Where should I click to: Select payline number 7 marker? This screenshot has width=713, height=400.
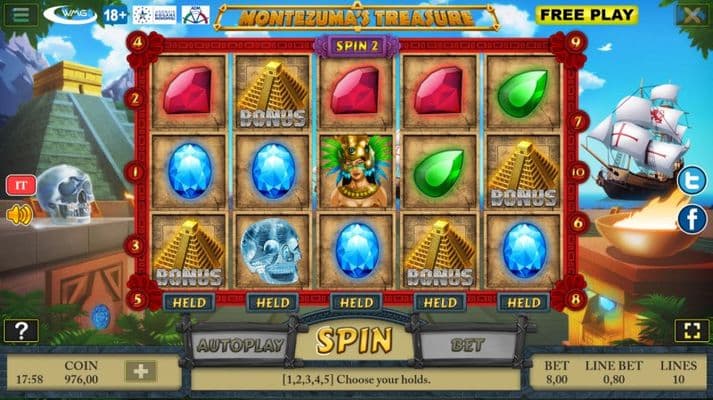(x=577, y=119)
